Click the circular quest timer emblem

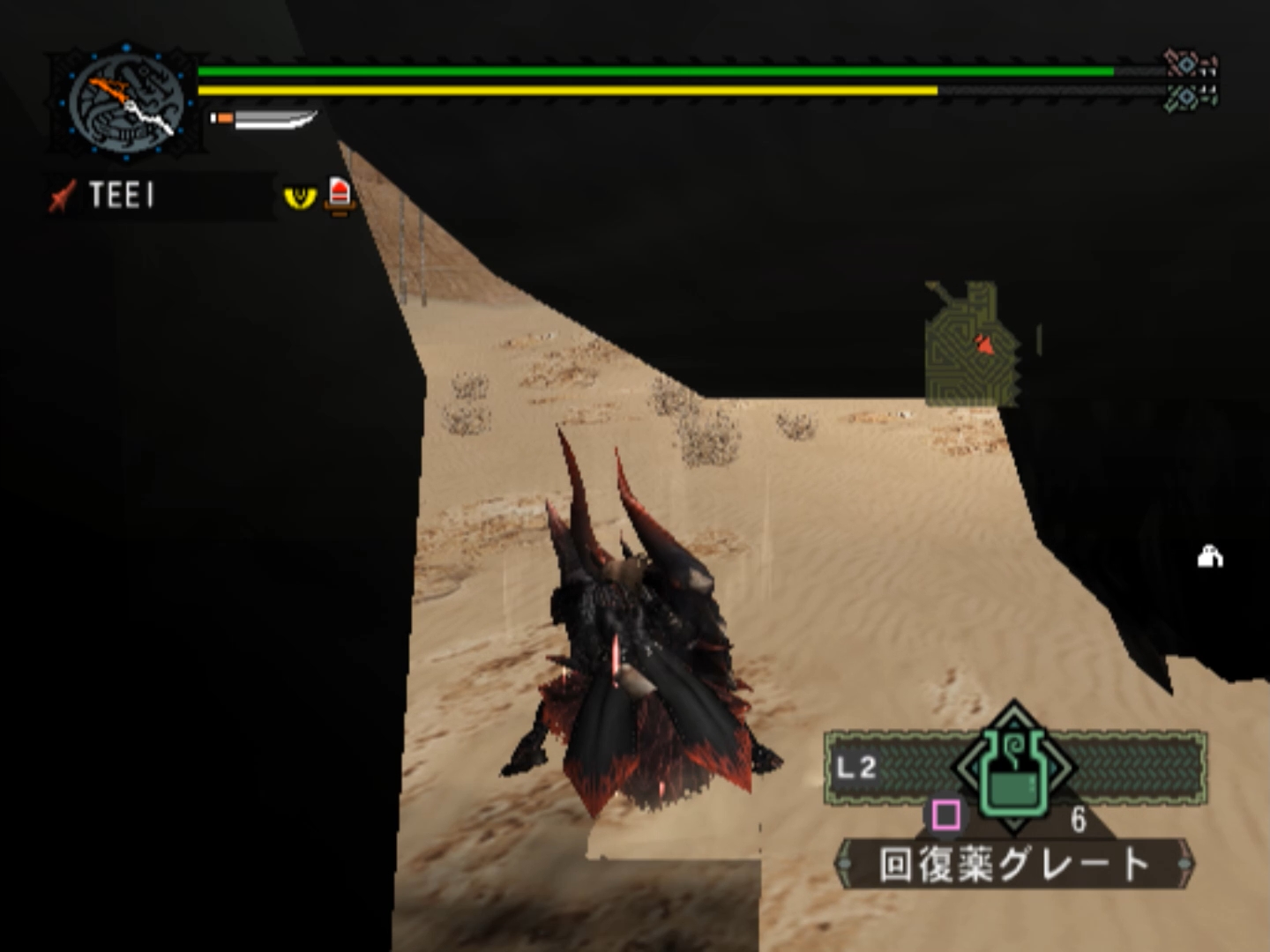[126, 103]
